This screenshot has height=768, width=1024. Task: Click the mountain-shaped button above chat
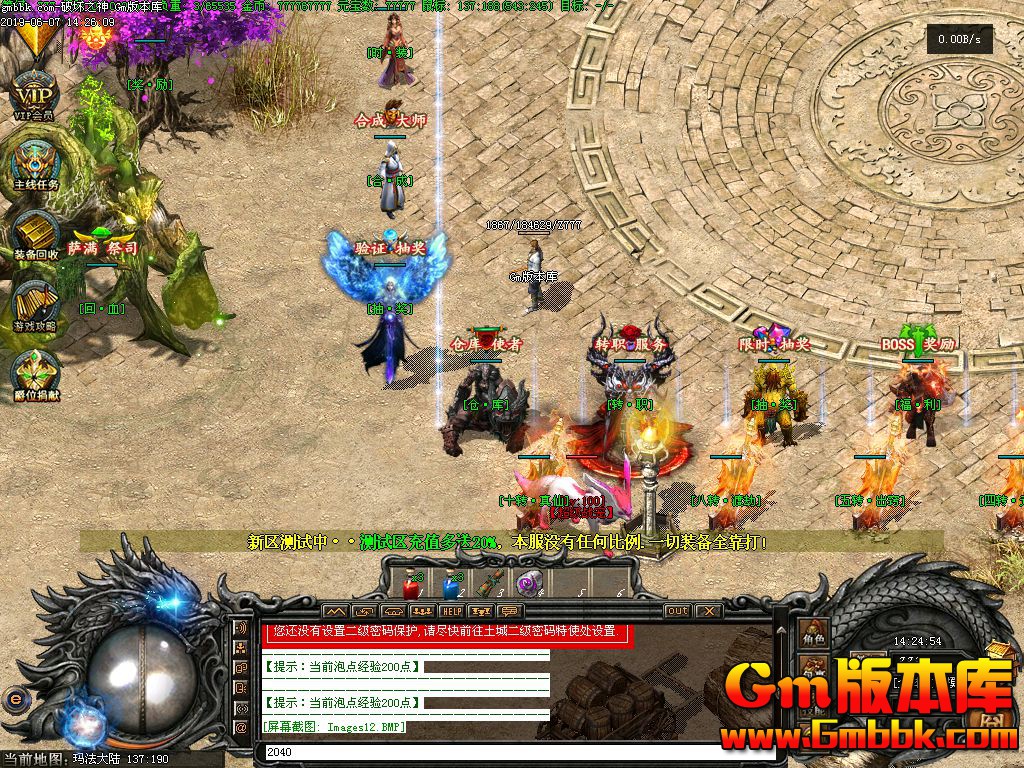(335, 611)
